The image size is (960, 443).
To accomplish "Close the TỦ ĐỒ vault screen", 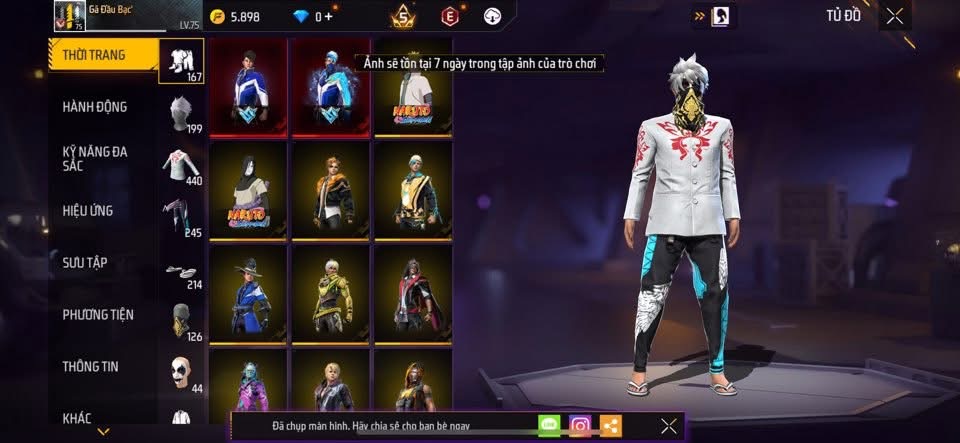I will coord(895,15).
